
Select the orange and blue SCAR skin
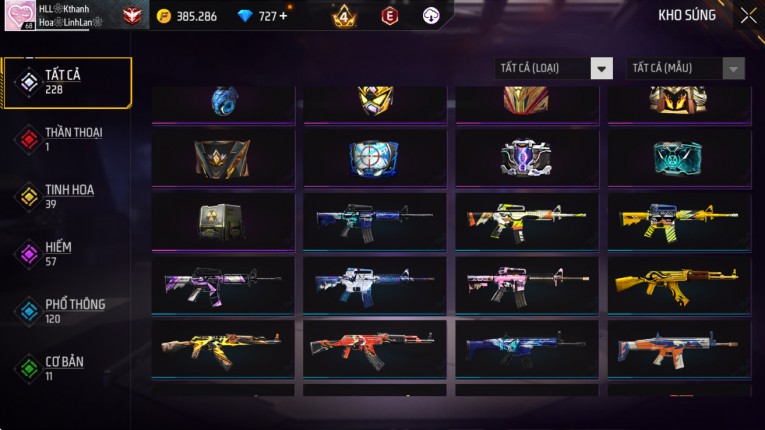pos(678,348)
